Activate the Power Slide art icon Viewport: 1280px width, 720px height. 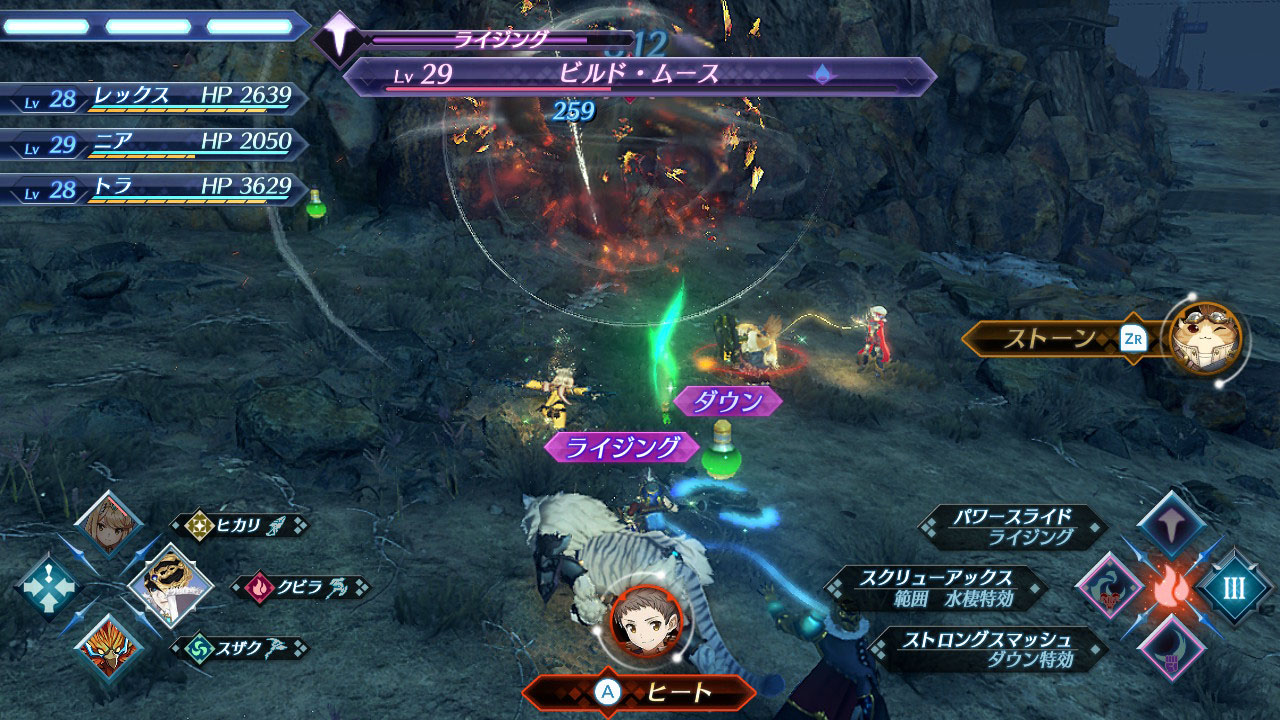click(1170, 525)
